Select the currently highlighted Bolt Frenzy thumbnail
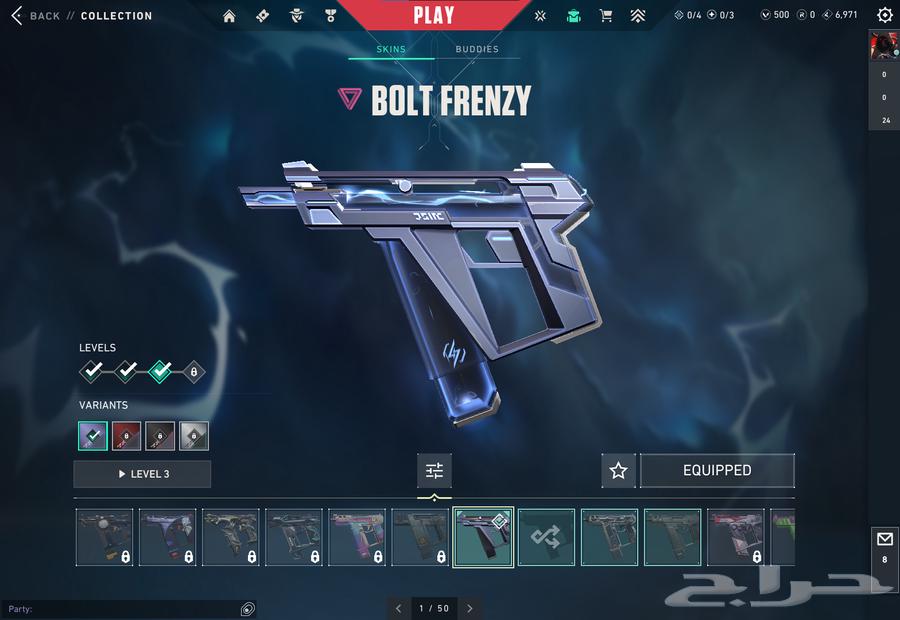The image size is (900, 620). click(x=483, y=537)
